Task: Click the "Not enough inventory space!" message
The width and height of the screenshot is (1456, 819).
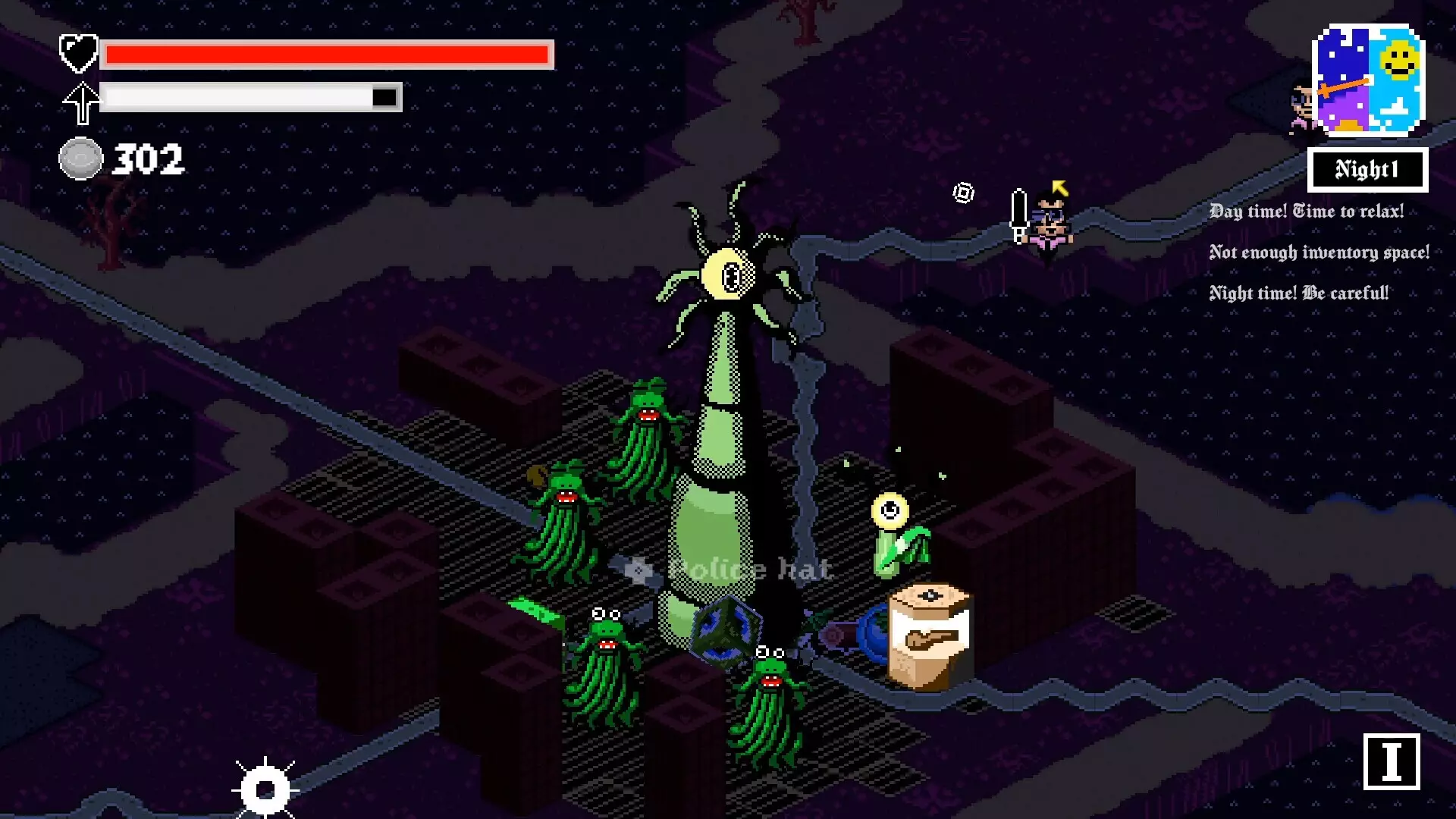Action: [1319, 253]
